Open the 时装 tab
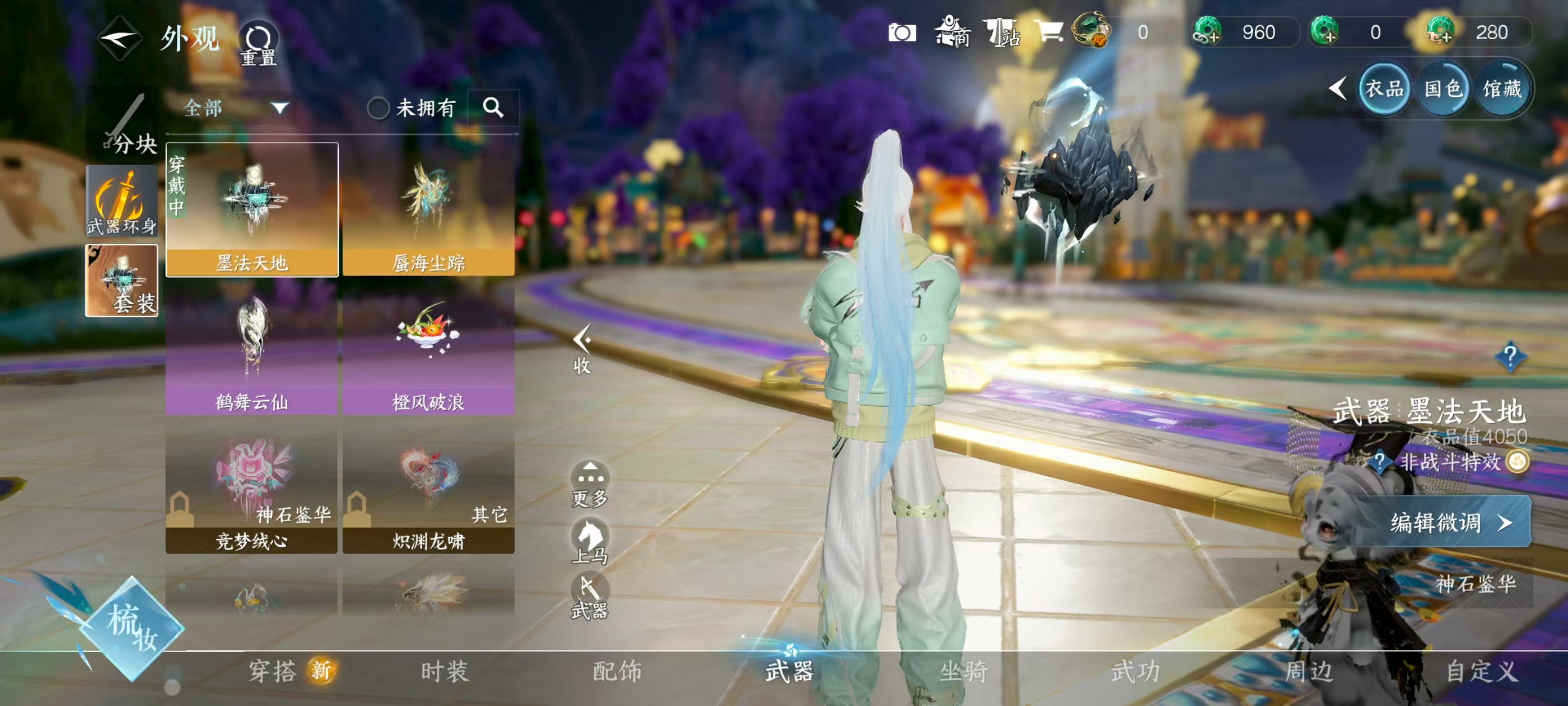Image resolution: width=1568 pixels, height=706 pixels. (445, 671)
